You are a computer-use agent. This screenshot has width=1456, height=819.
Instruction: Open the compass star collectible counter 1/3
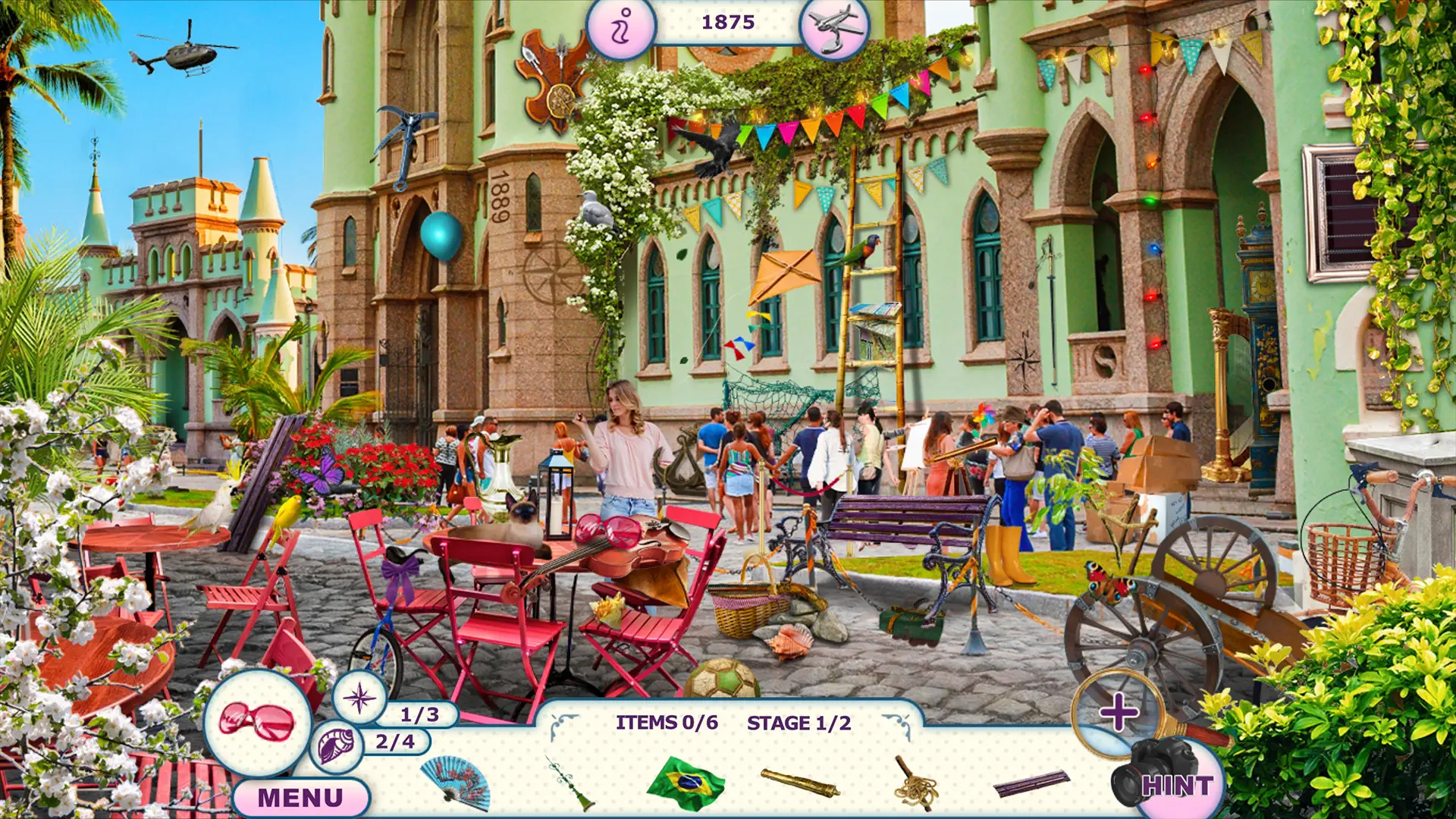[362, 701]
